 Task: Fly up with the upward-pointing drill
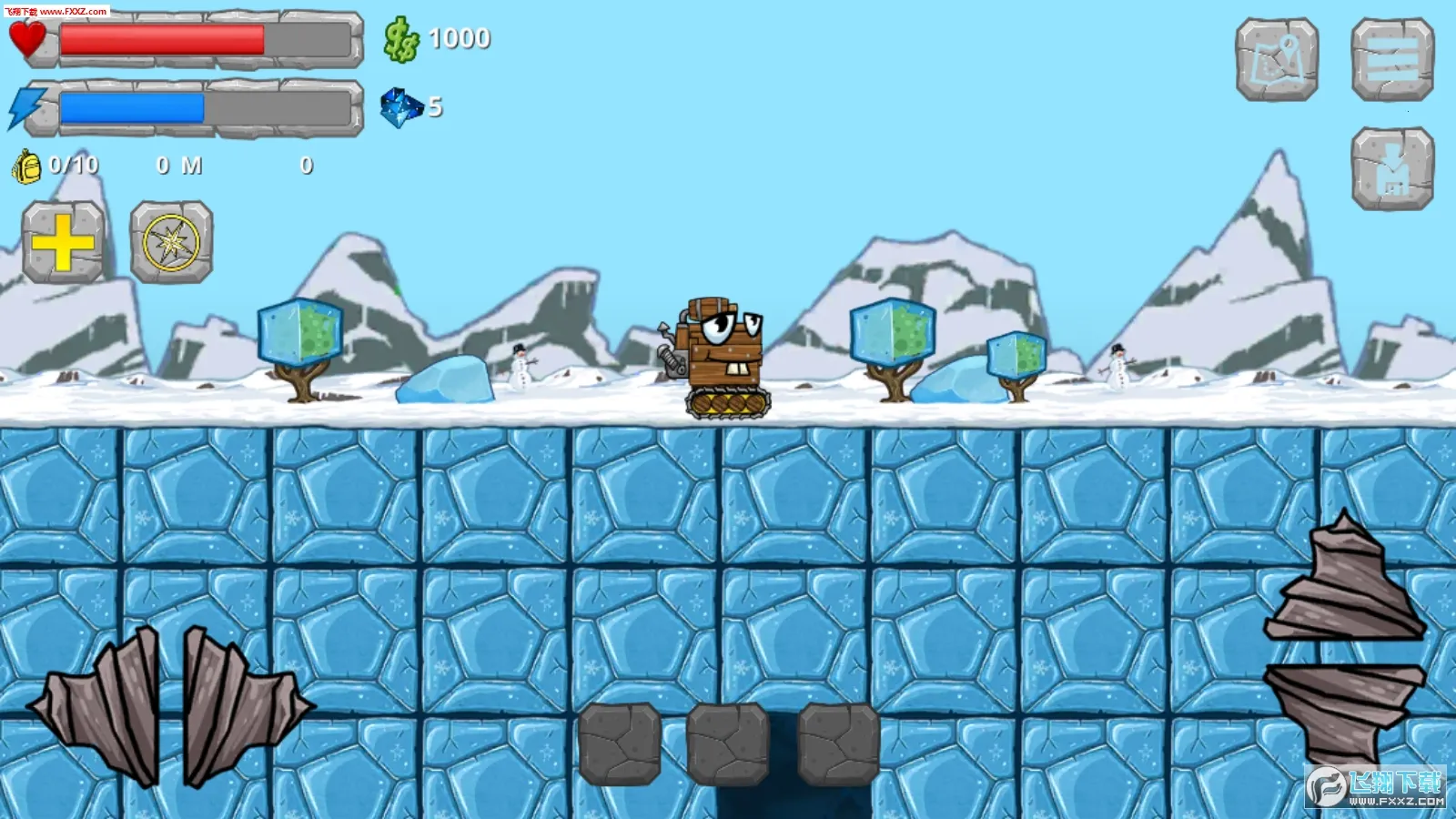(1345, 582)
